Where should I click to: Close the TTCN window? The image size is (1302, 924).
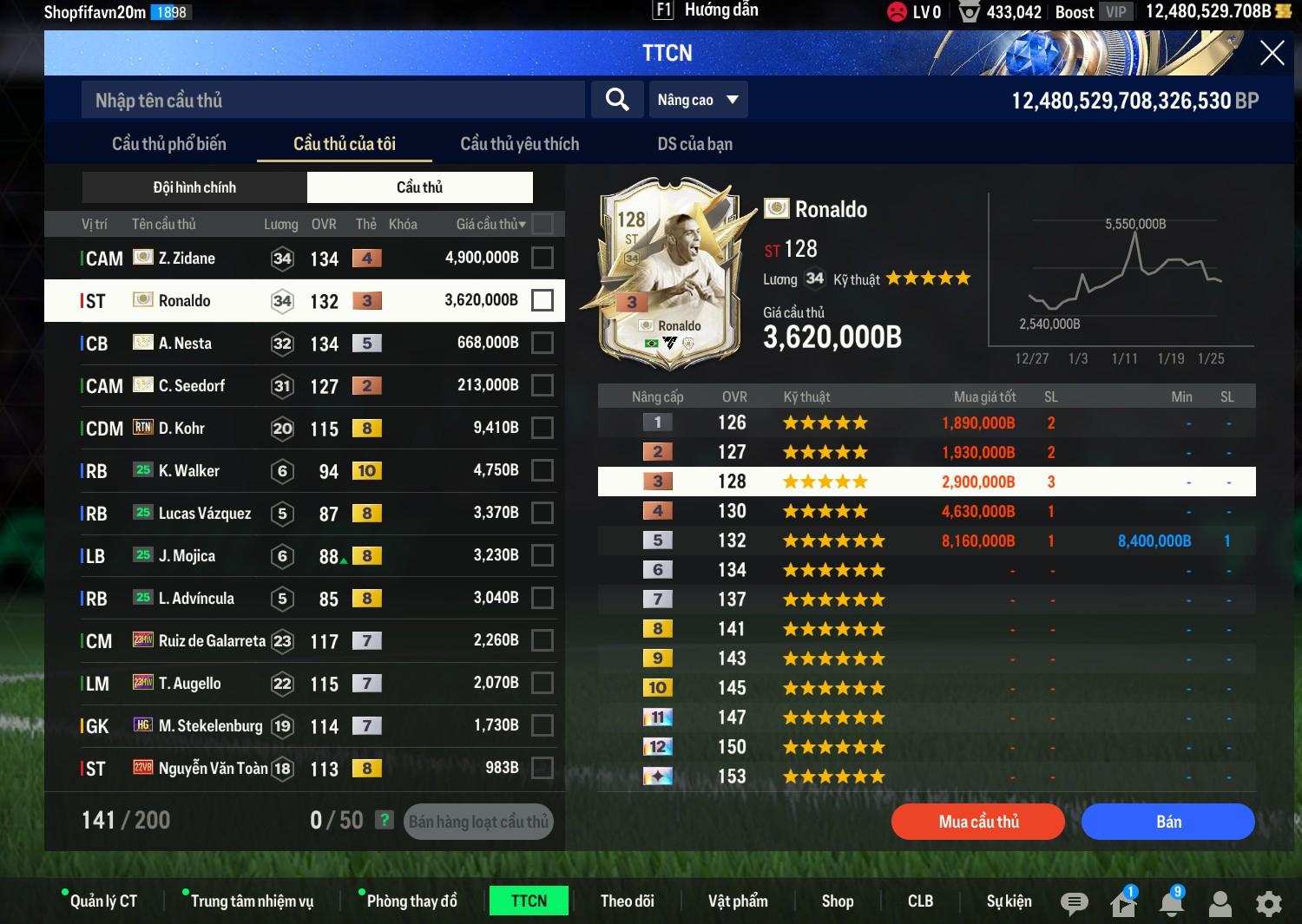point(1272,54)
